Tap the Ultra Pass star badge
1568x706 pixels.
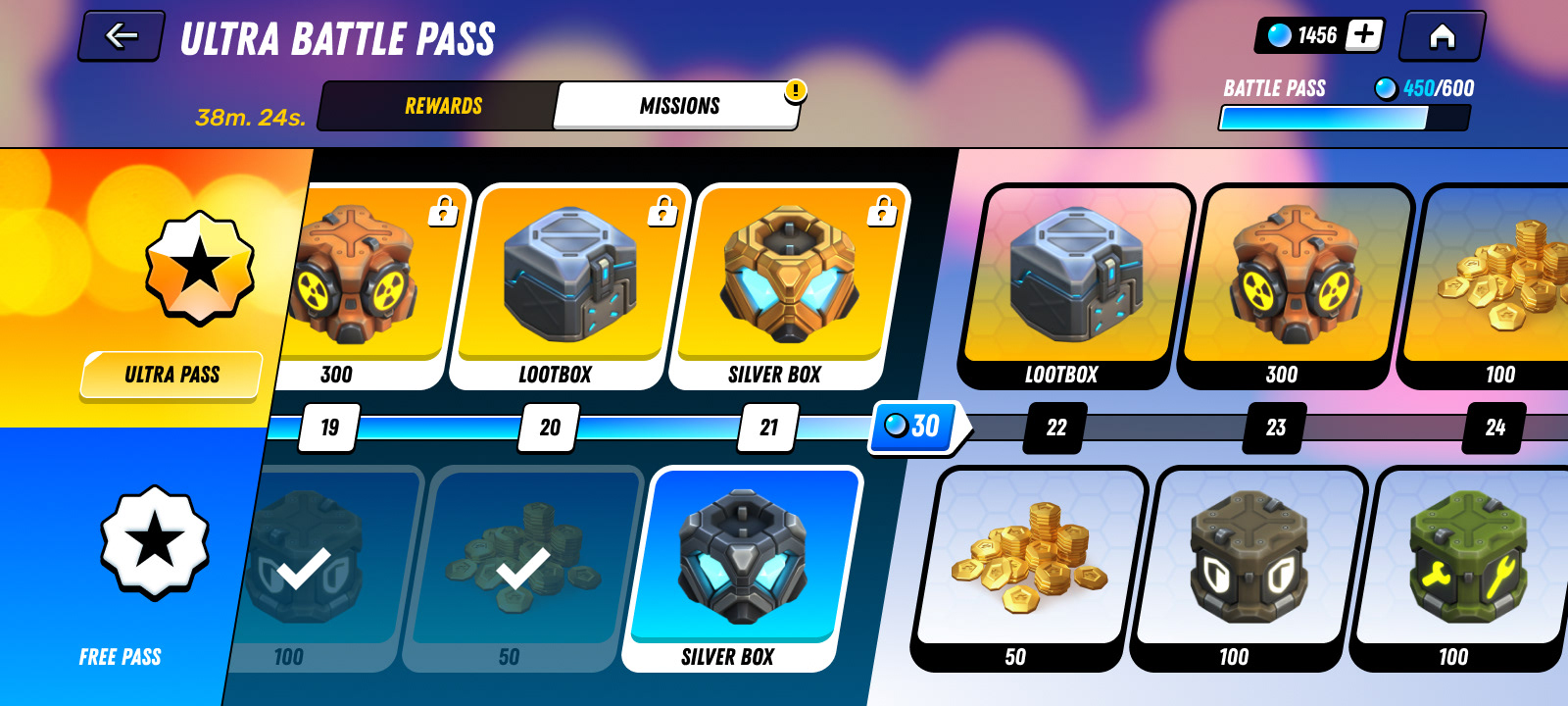(x=200, y=267)
